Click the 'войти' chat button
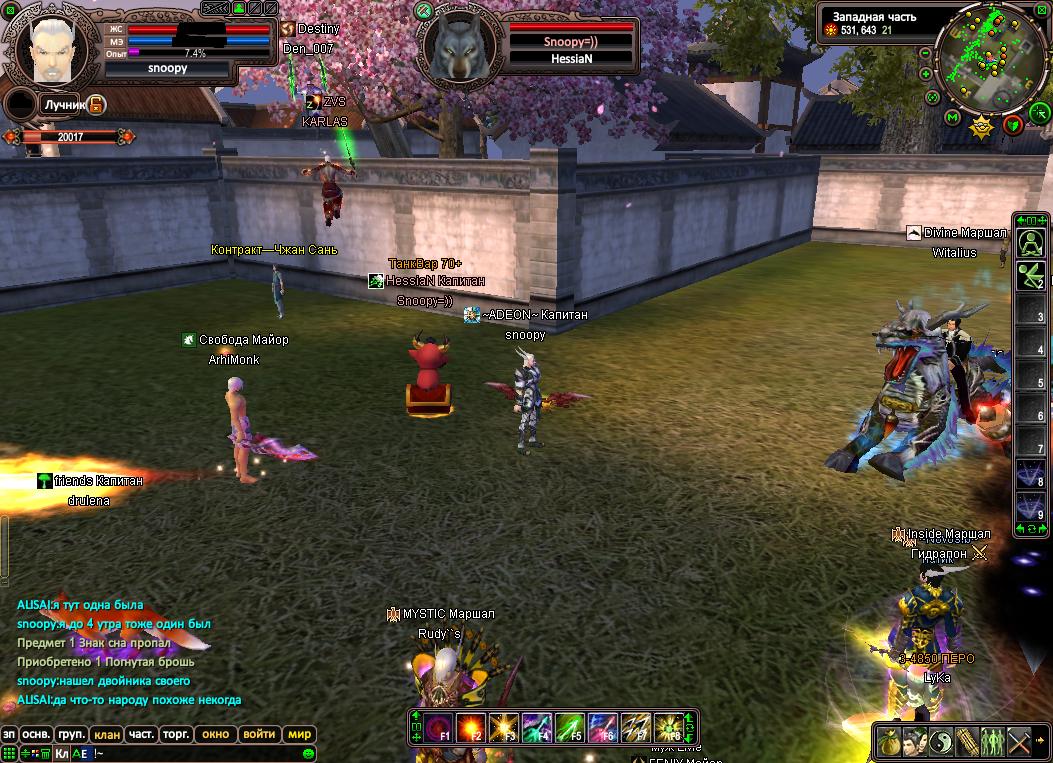This screenshot has height=763, width=1053. (x=259, y=734)
